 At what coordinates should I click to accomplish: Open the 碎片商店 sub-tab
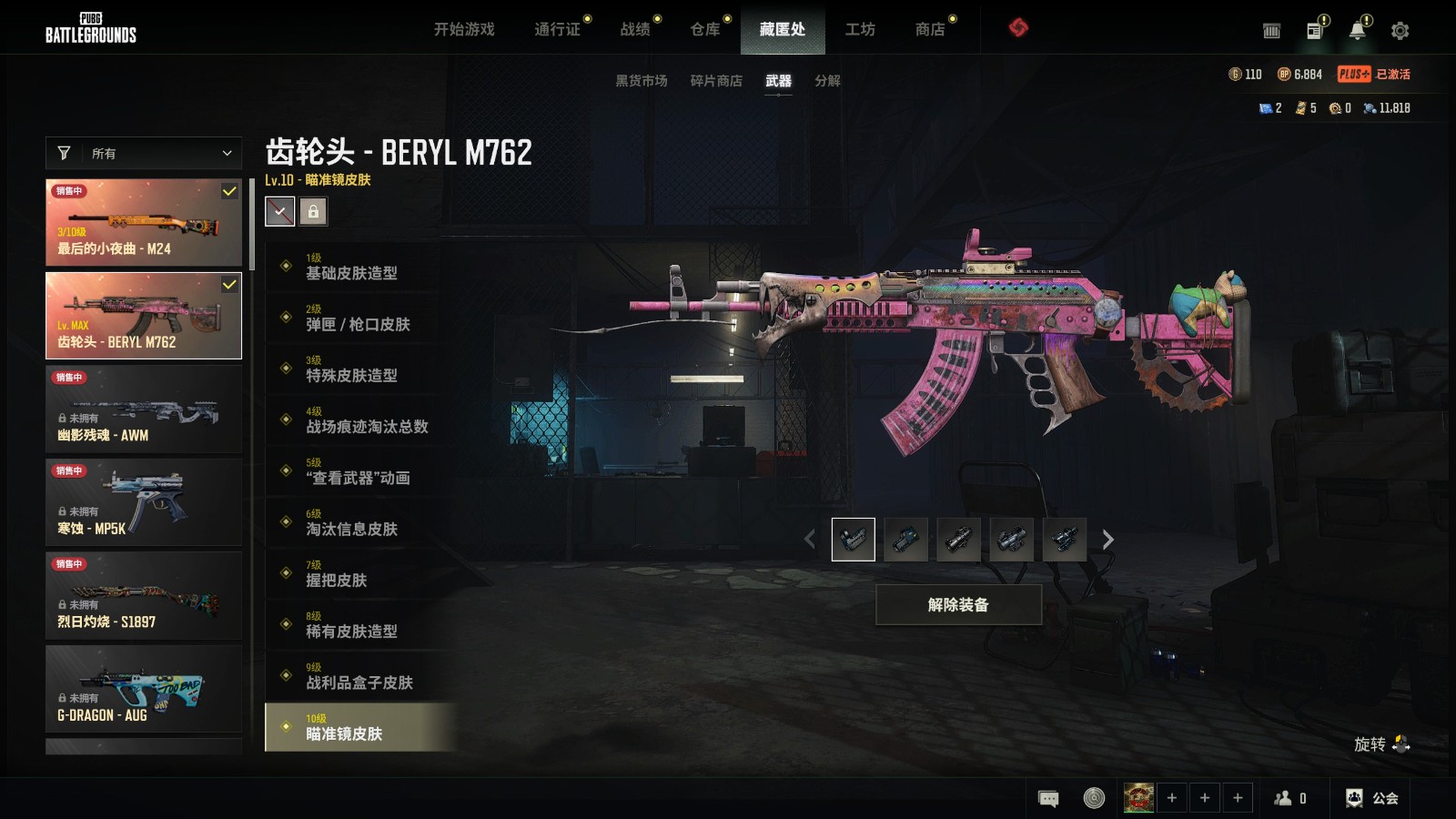716,81
